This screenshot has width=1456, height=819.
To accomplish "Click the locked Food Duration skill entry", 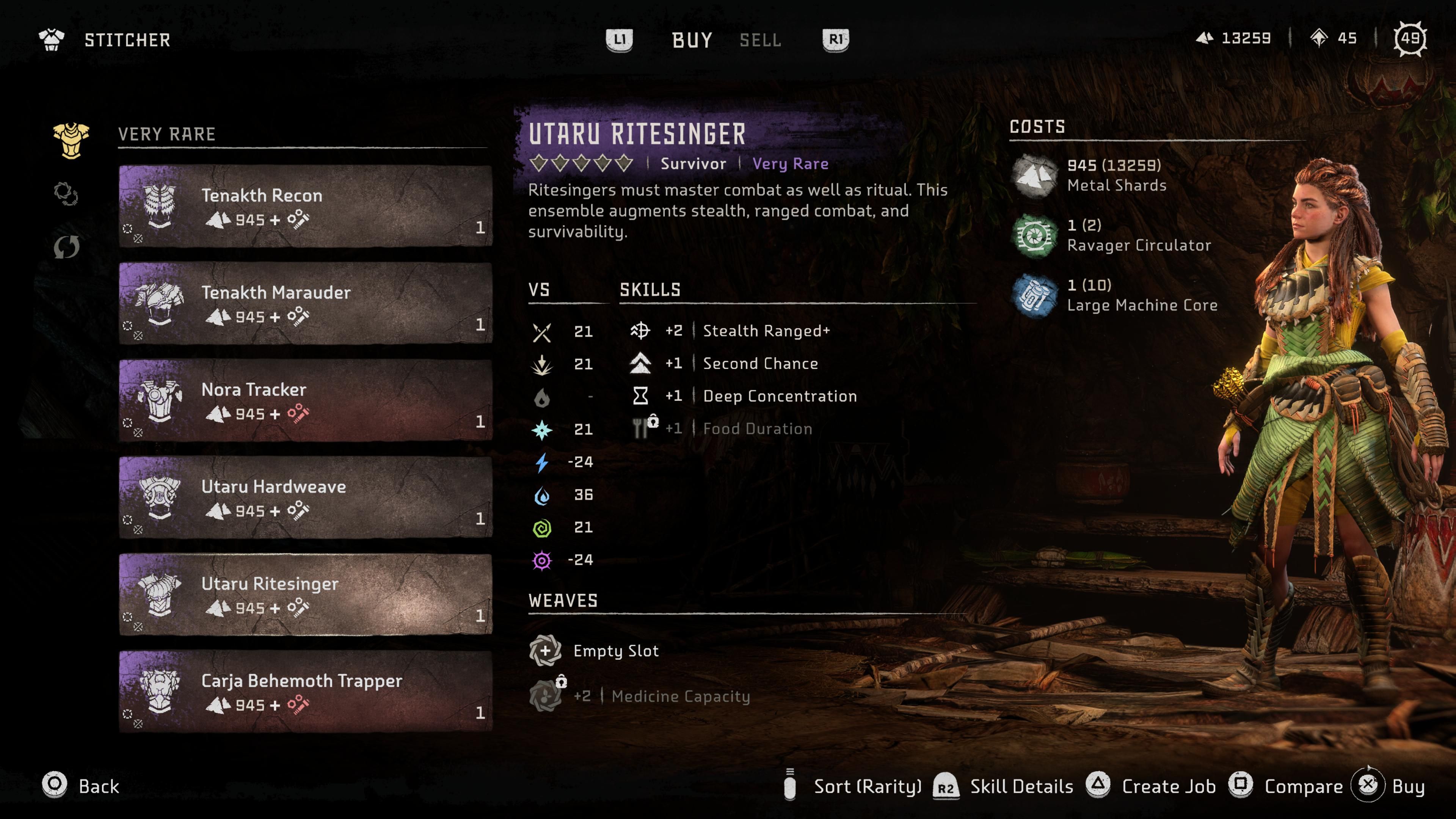I will [758, 428].
